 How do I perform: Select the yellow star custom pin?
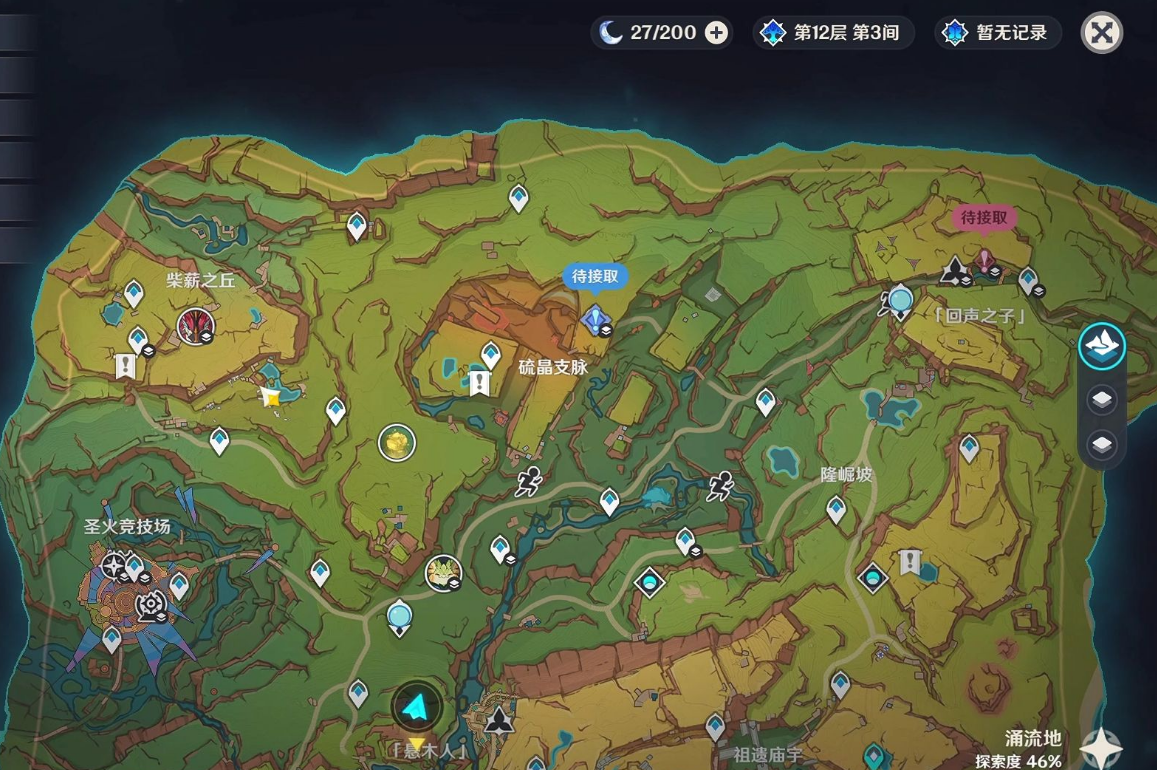pyautogui.click(x=270, y=397)
